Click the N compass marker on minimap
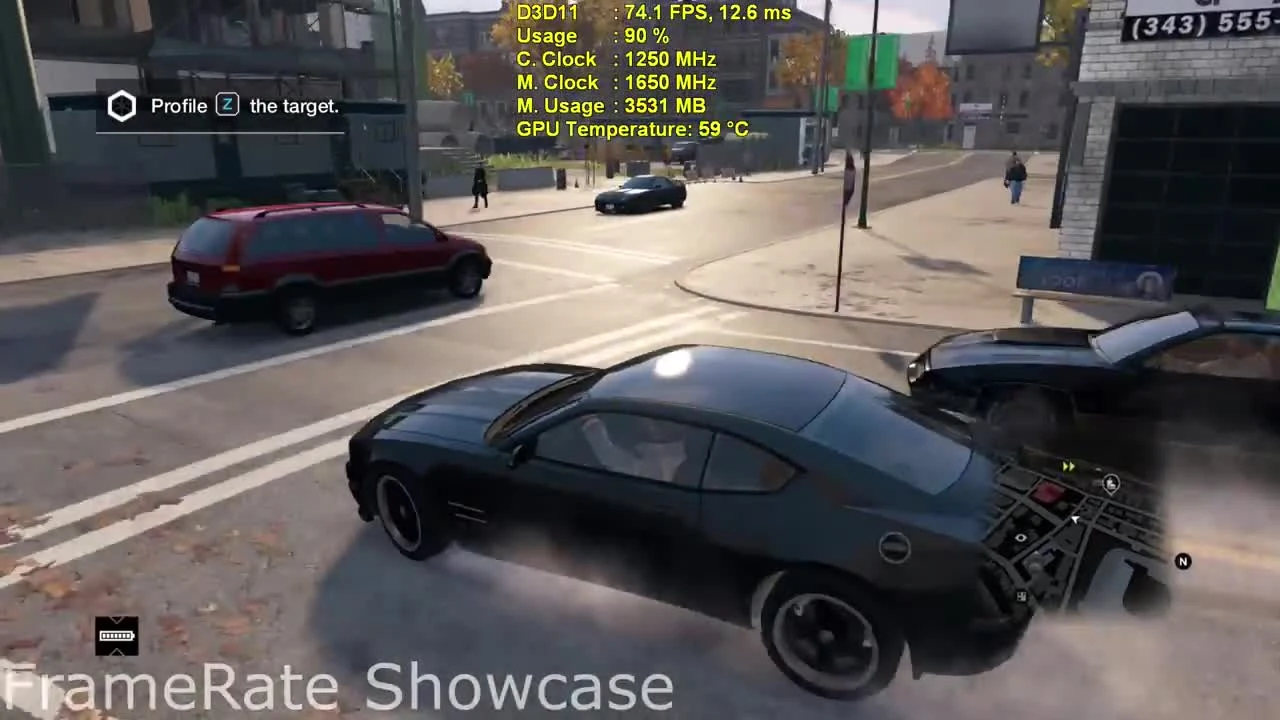Screen dimensions: 1280x720 (x=1183, y=562)
